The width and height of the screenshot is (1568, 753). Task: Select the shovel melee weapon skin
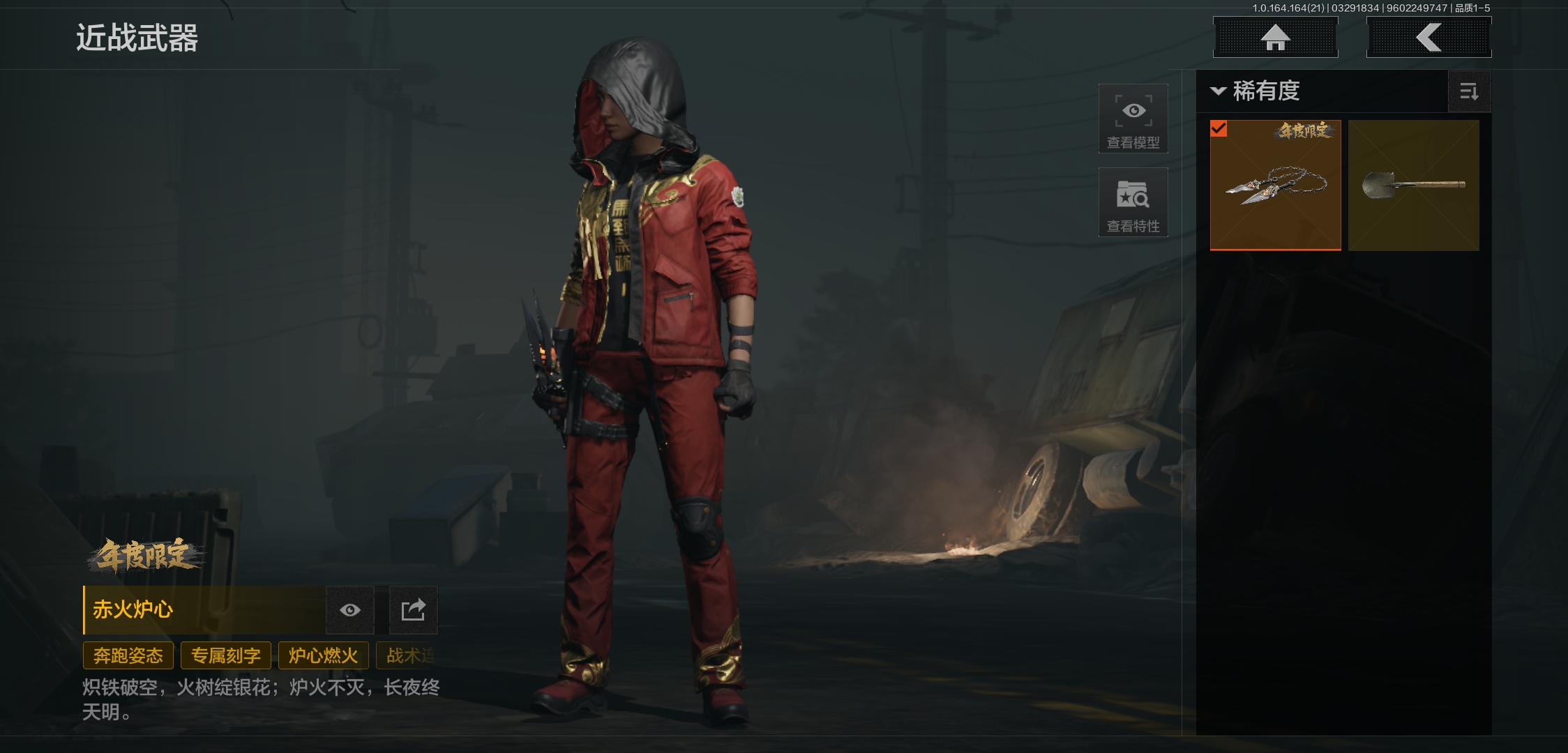click(1413, 185)
